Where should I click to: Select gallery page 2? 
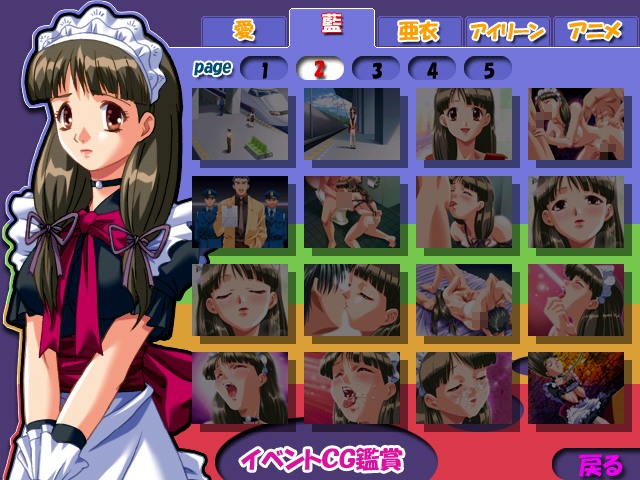(320, 69)
